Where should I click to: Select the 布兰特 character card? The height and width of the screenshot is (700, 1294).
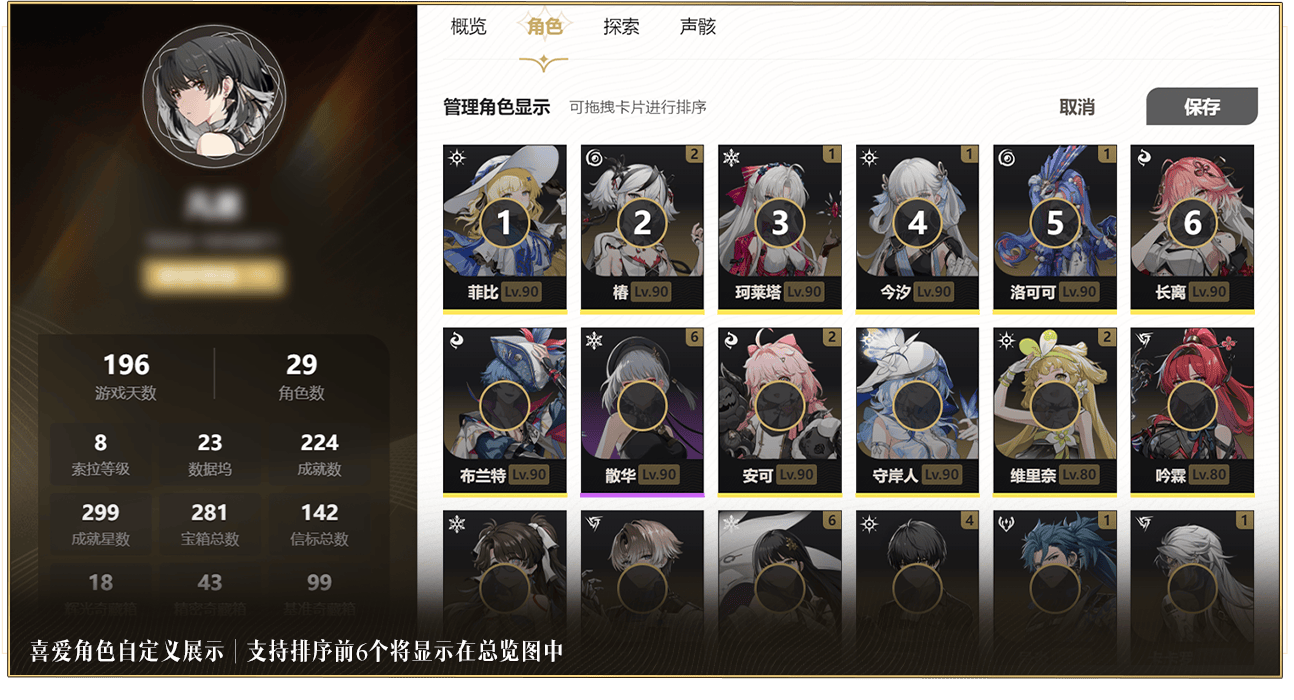[x=505, y=410]
